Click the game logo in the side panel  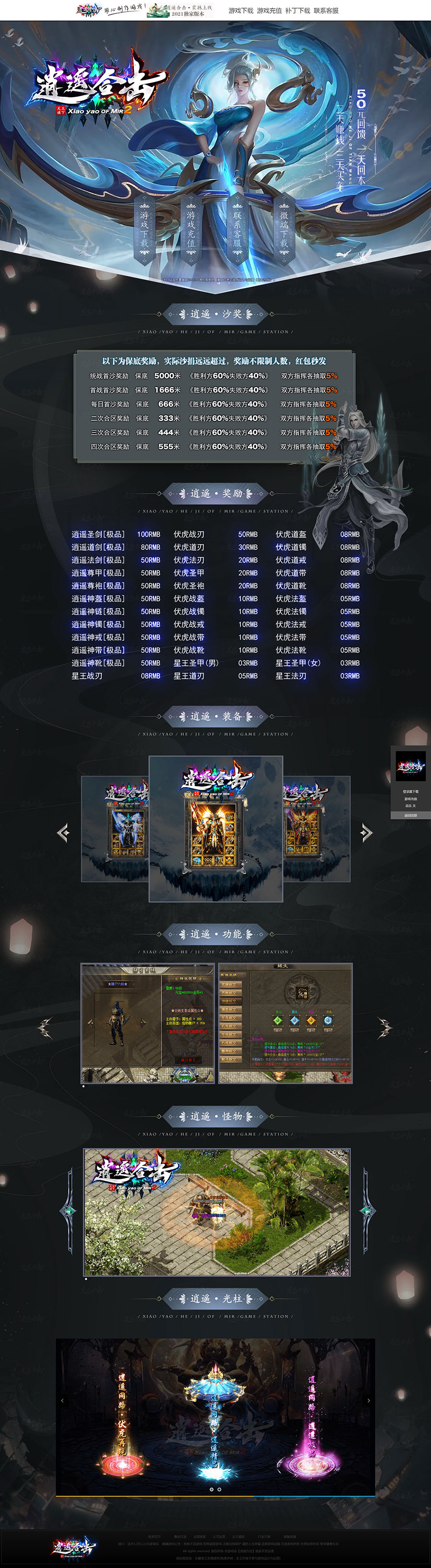(x=411, y=766)
